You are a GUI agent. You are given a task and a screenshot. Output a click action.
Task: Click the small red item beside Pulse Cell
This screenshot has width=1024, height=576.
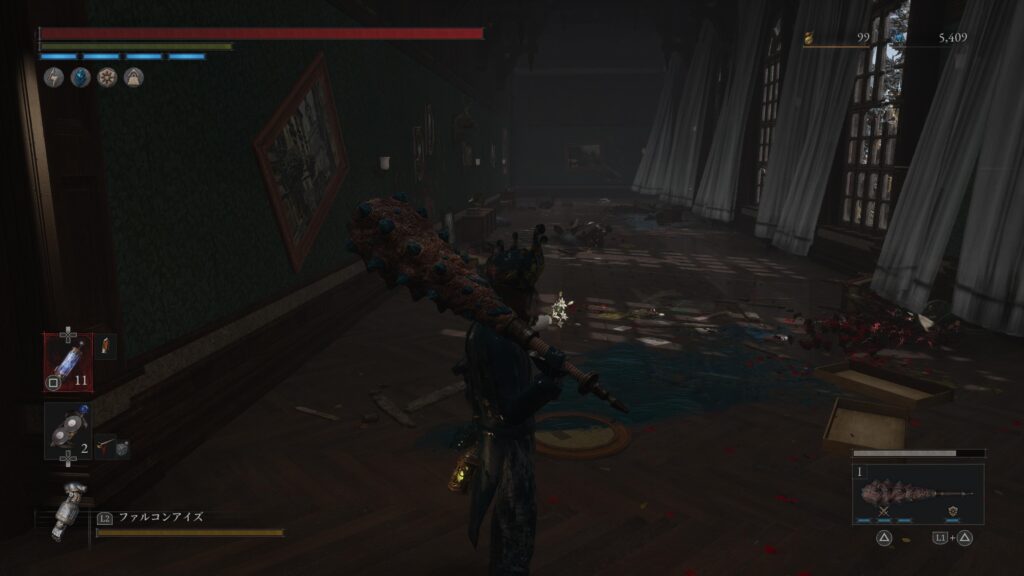point(107,347)
